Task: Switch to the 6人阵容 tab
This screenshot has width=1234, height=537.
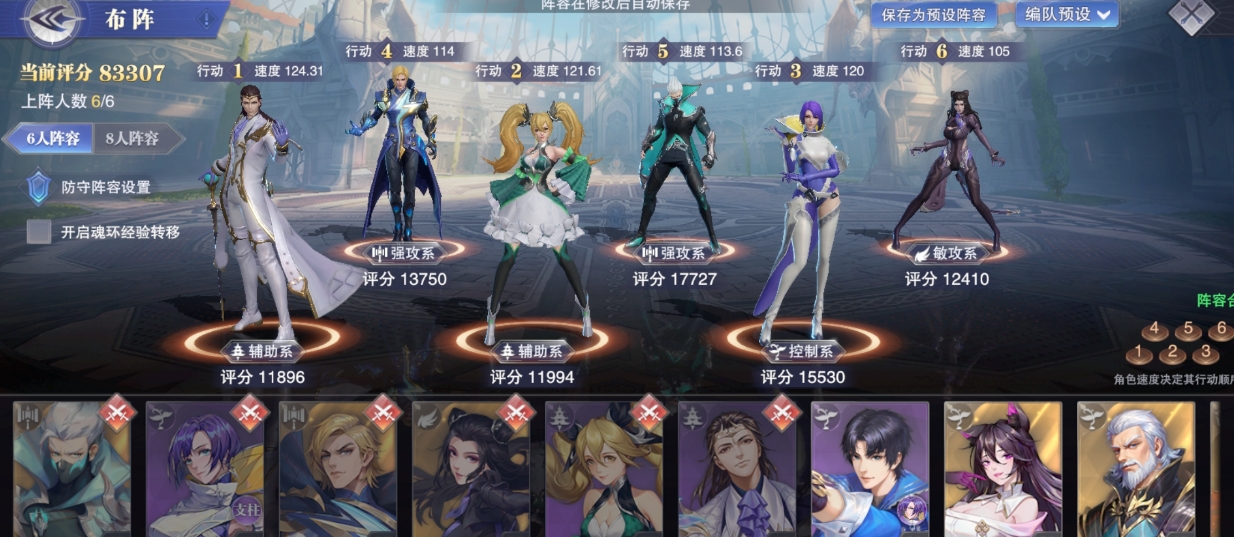Action: pos(49,139)
